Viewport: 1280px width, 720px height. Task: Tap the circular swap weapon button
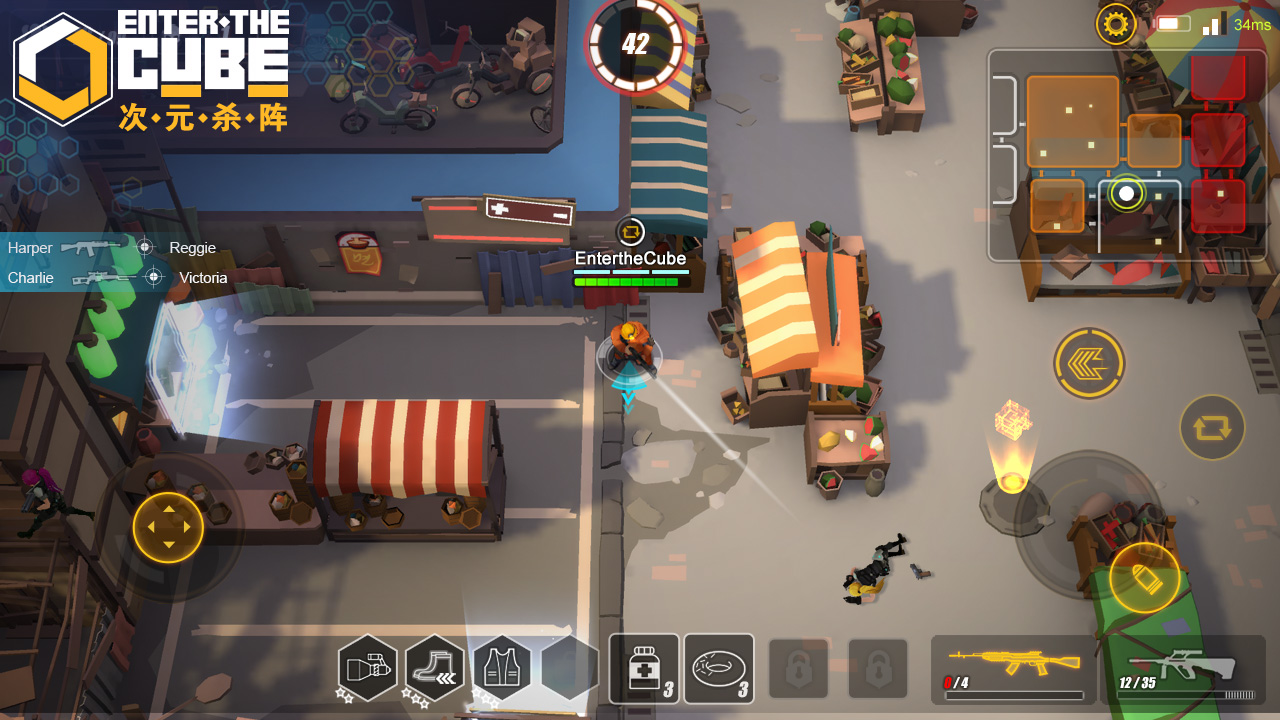(1212, 428)
